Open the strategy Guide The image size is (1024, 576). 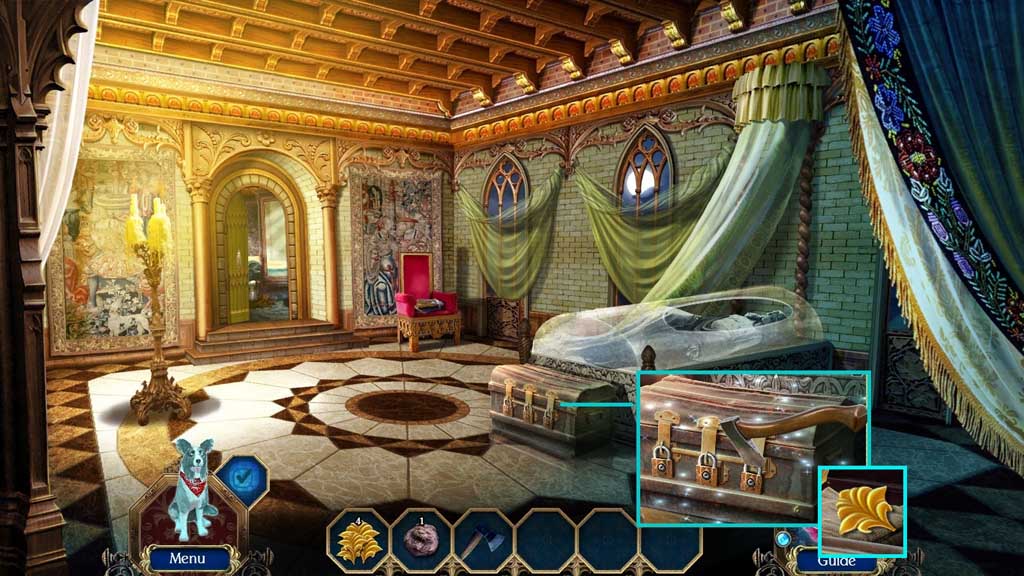click(836, 561)
